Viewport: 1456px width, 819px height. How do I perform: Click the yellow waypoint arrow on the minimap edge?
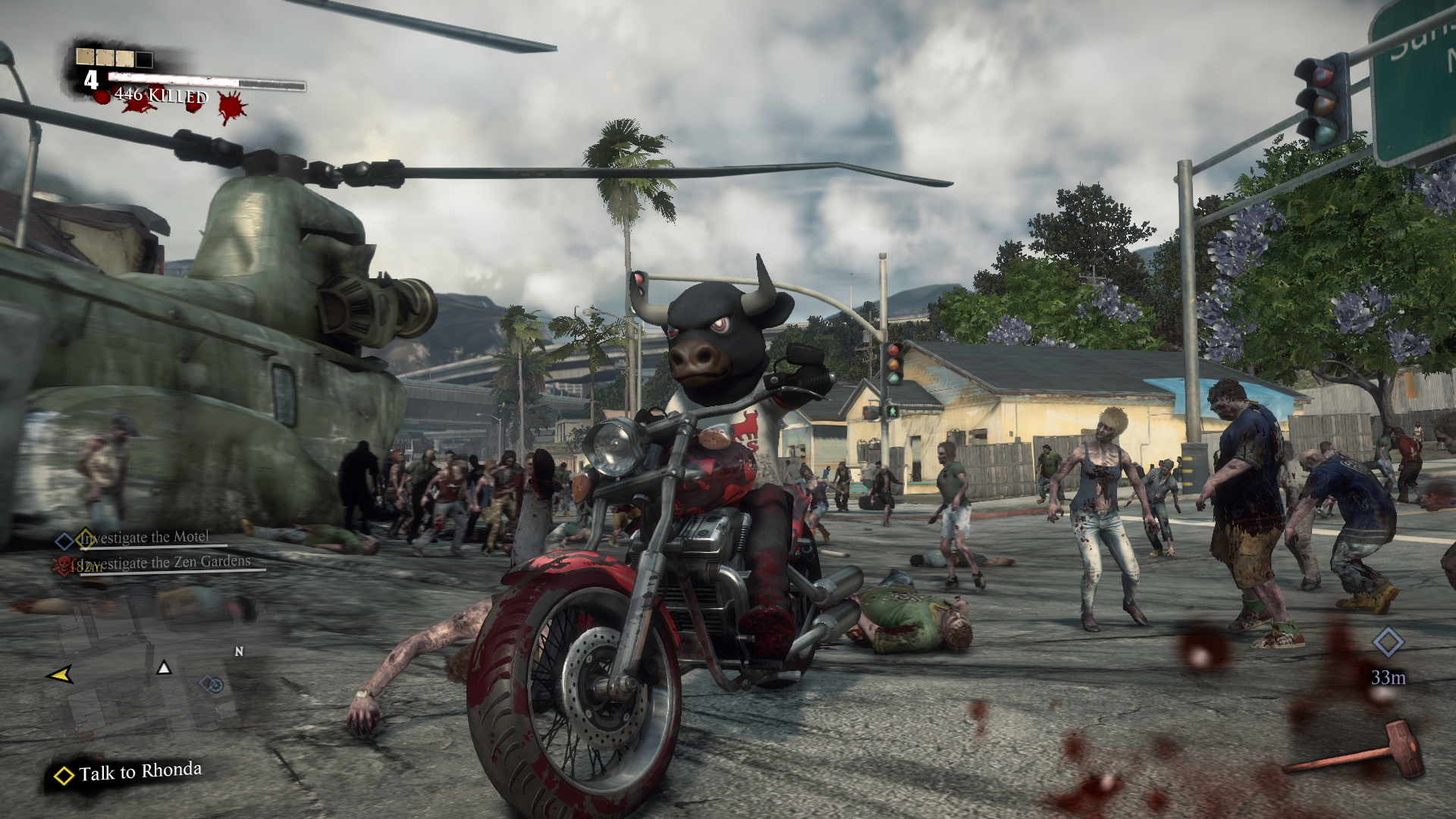tap(61, 676)
